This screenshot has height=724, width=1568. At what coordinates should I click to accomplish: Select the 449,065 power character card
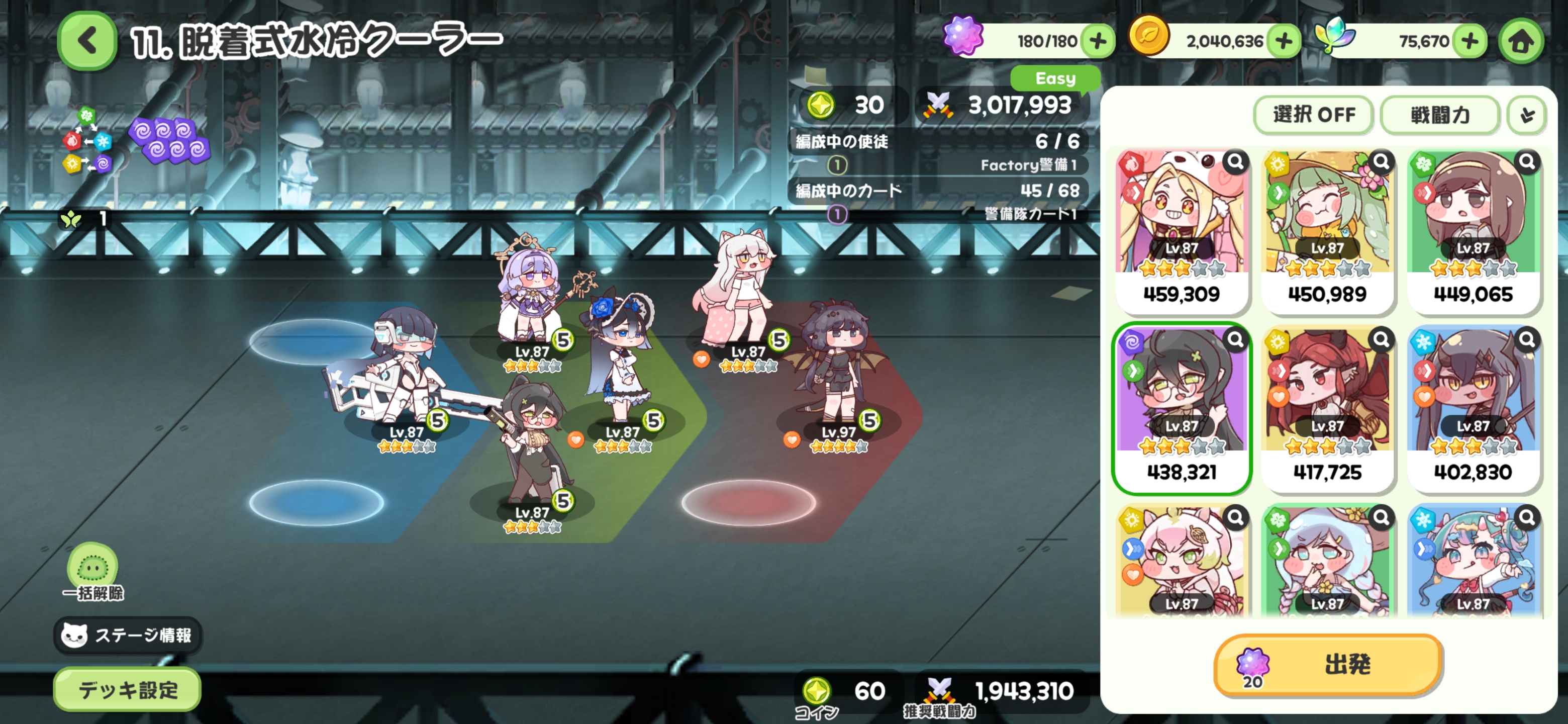coord(1473,231)
